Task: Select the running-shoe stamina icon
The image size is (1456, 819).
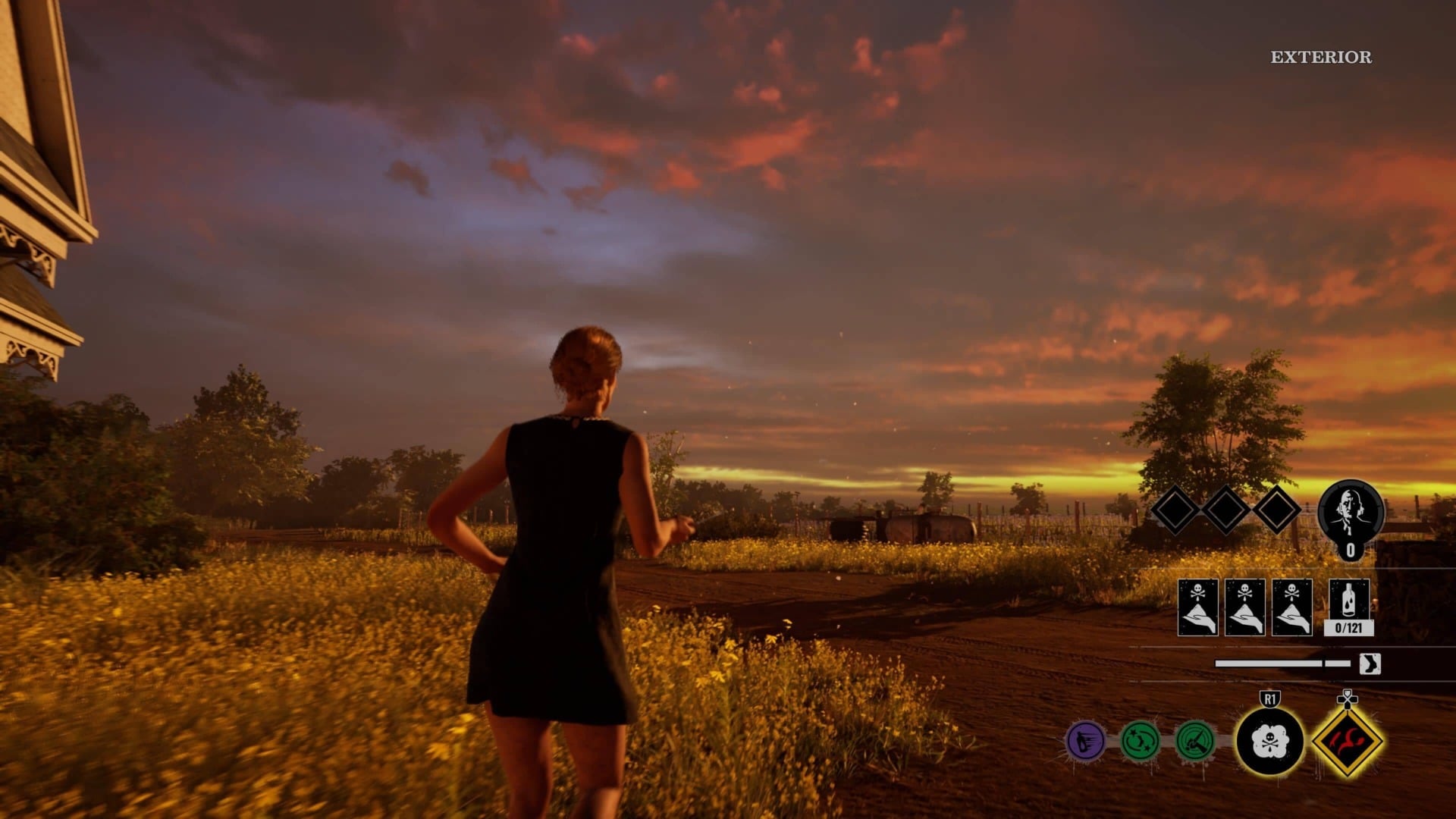Action: (1370, 663)
